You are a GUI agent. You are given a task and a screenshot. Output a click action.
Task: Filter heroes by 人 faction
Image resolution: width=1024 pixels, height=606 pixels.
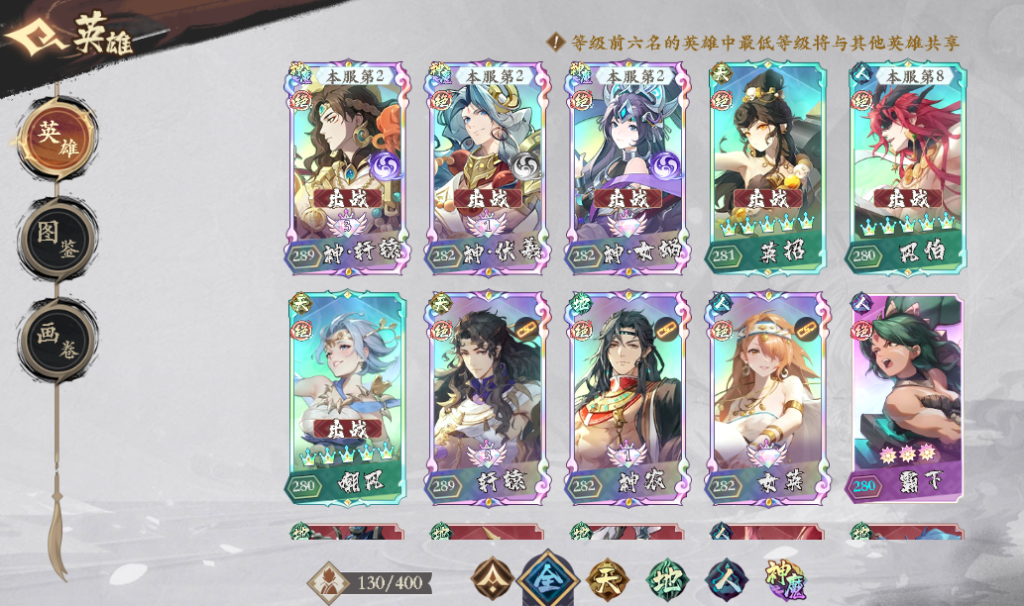[x=724, y=577]
